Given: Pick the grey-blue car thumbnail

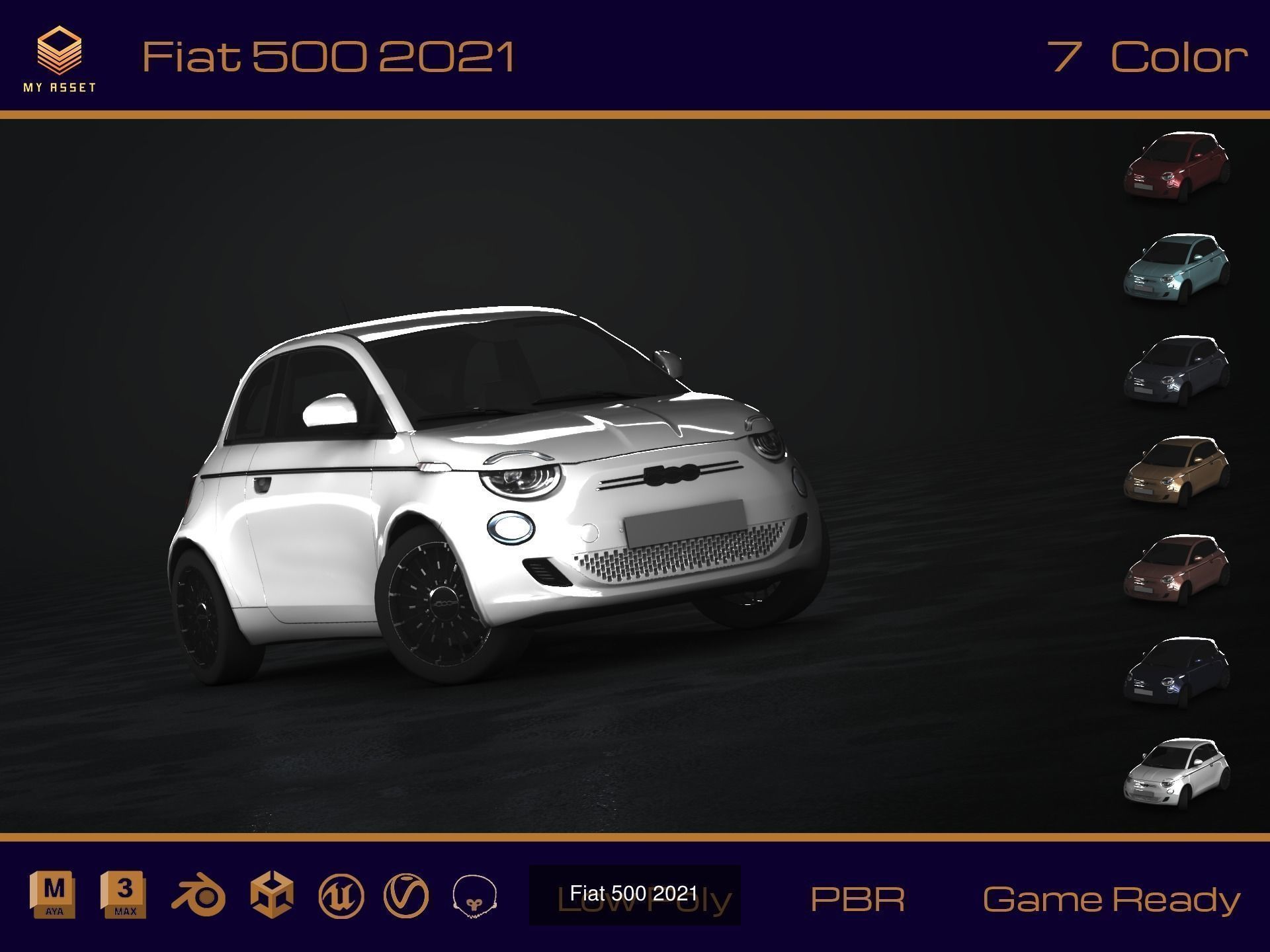Looking at the screenshot, I should coord(1176,370).
